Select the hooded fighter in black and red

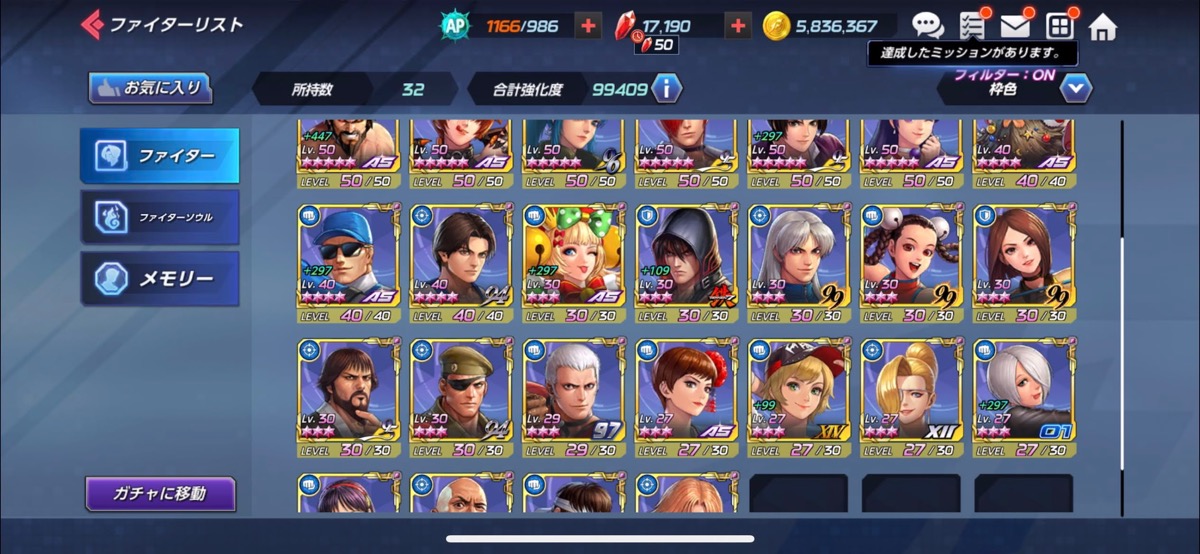(685, 263)
